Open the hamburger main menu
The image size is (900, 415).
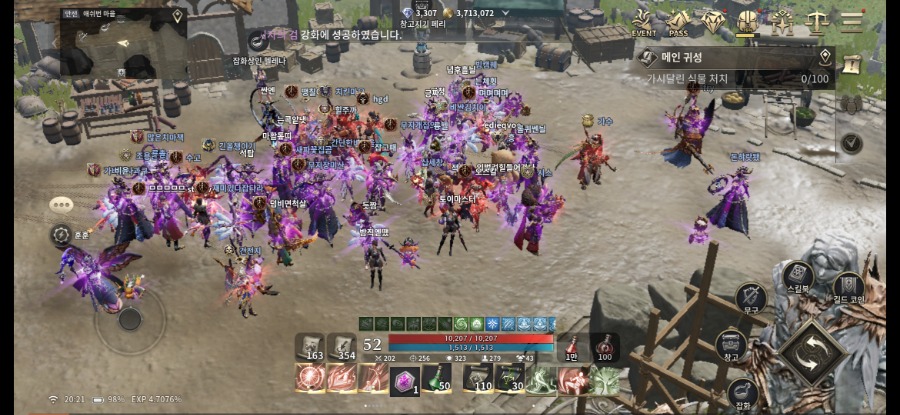851,21
